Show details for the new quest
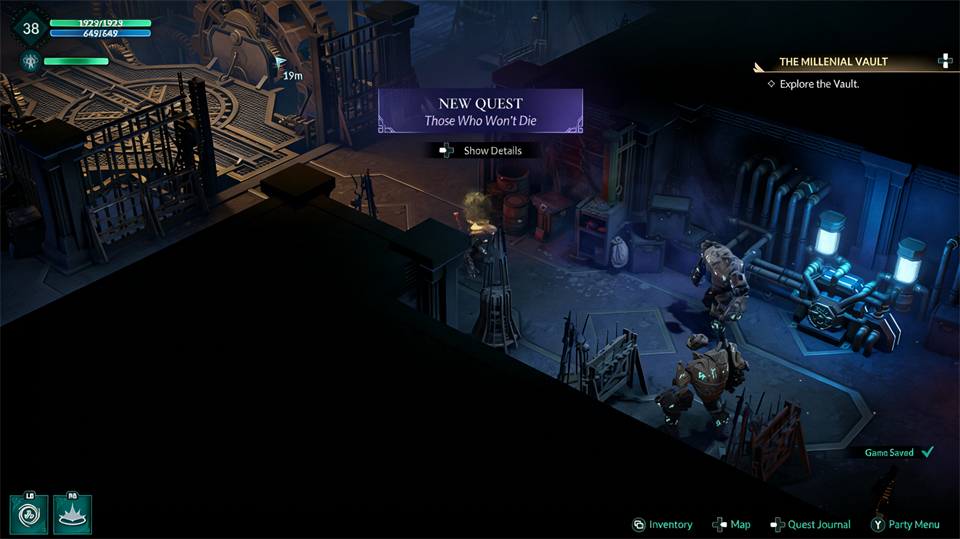Image resolution: width=960 pixels, height=539 pixels. [x=481, y=150]
